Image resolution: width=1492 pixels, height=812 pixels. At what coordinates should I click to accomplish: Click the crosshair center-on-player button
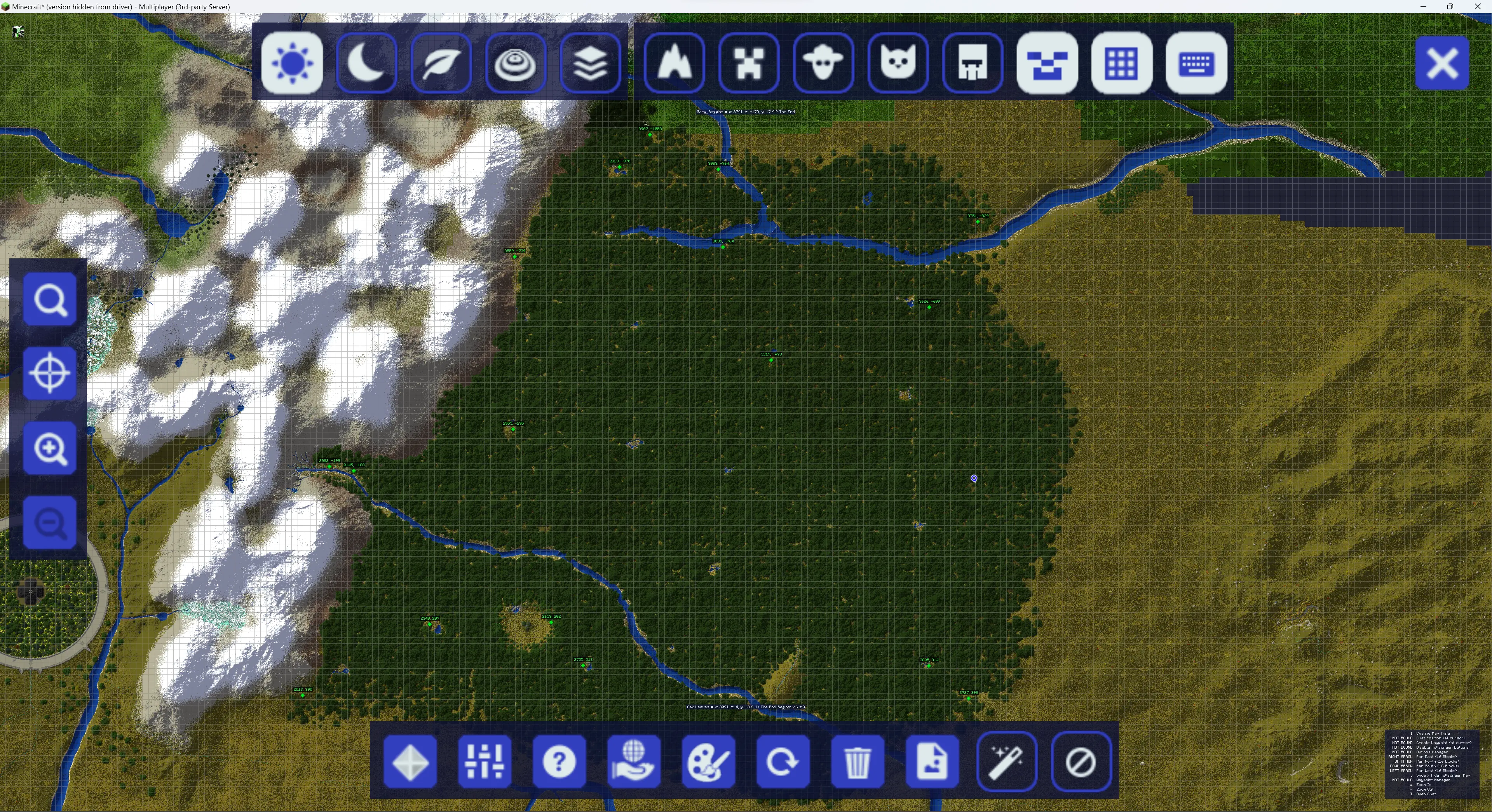click(x=50, y=373)
